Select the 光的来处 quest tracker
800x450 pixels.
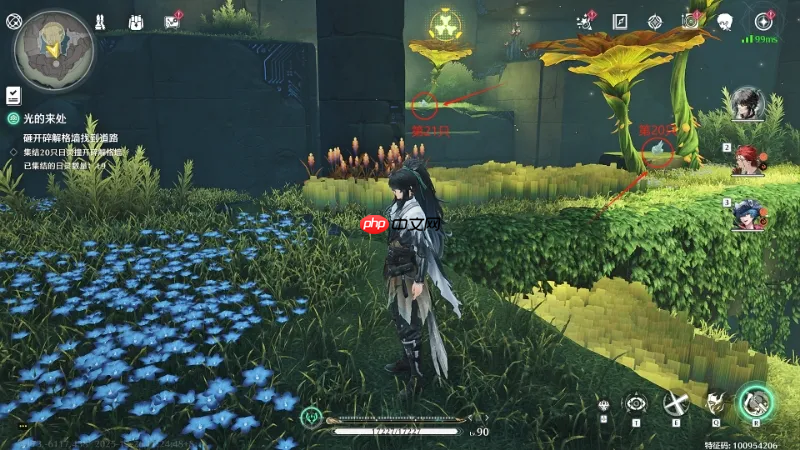(45, 118)
